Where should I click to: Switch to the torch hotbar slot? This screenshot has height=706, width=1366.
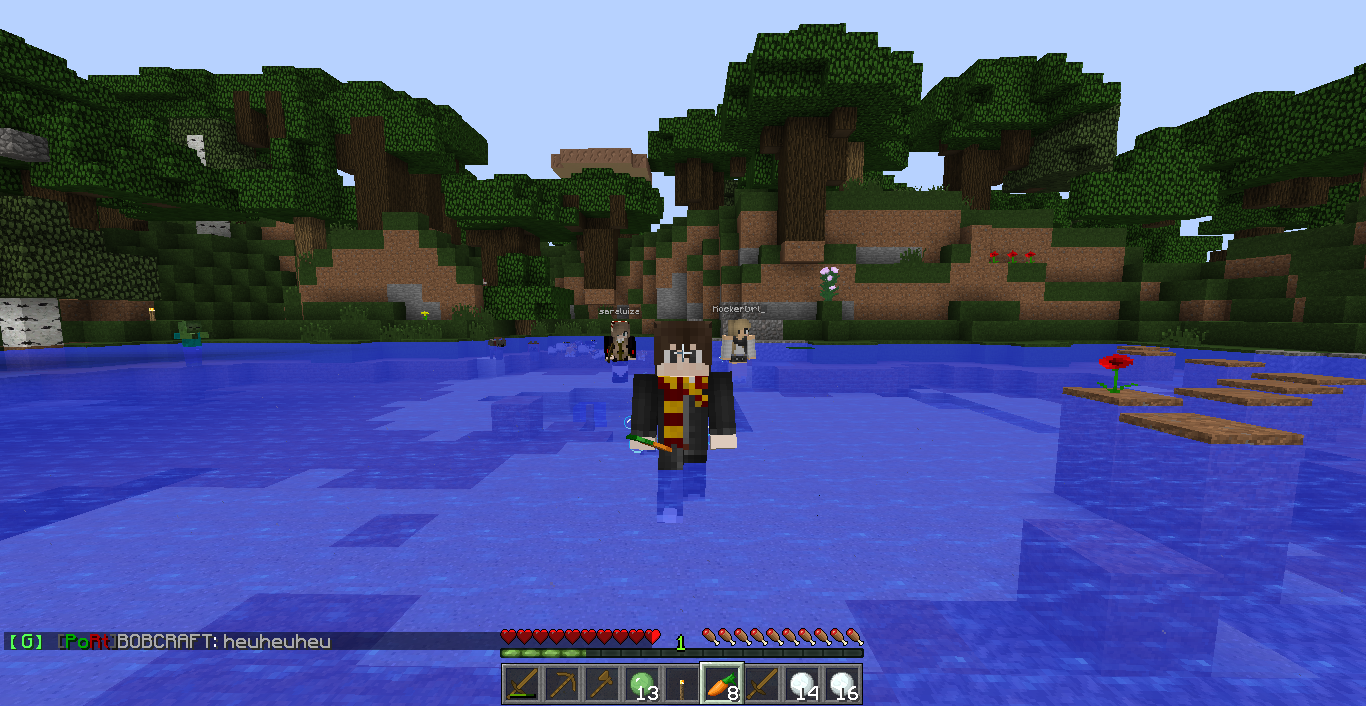[x=682, y=684]
